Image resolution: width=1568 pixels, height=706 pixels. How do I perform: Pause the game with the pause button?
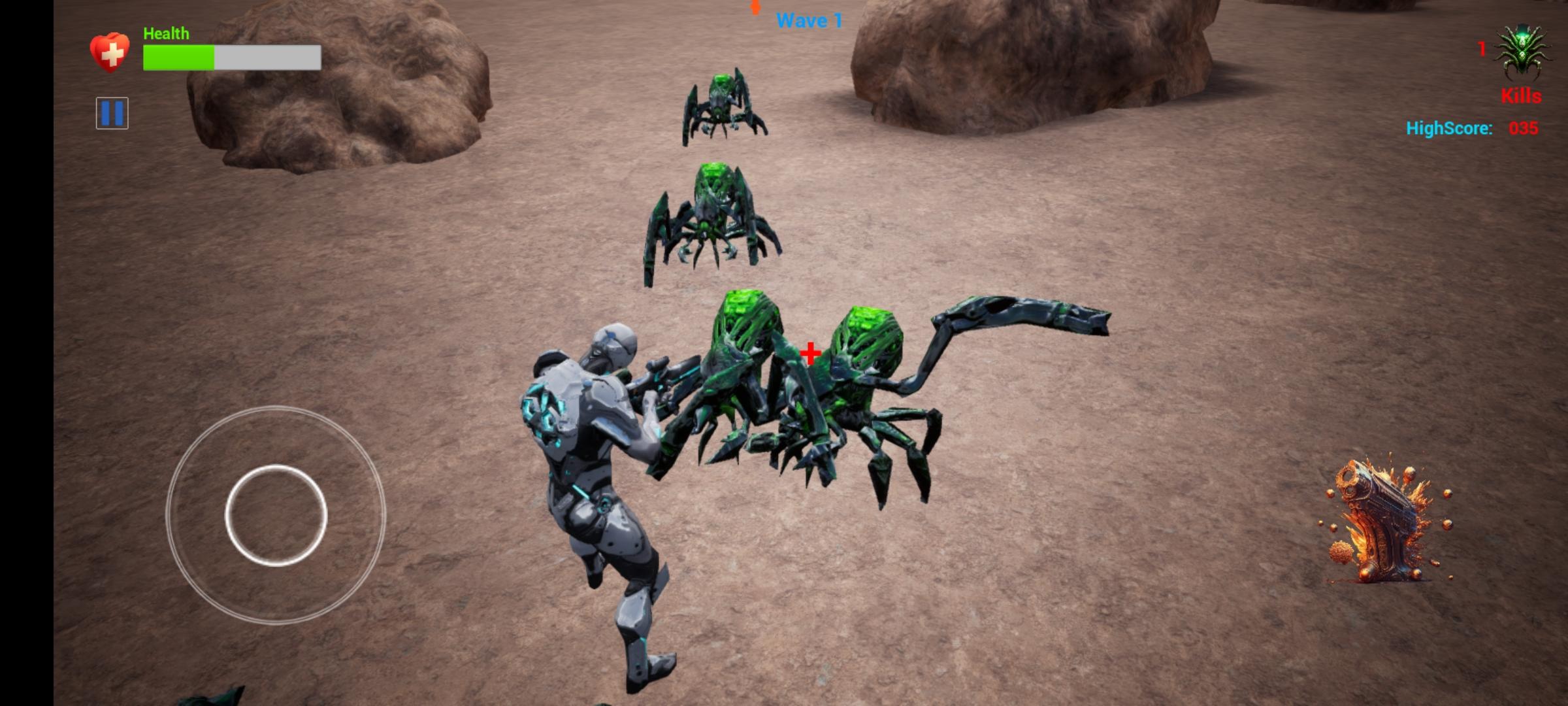tap(112, 114)
